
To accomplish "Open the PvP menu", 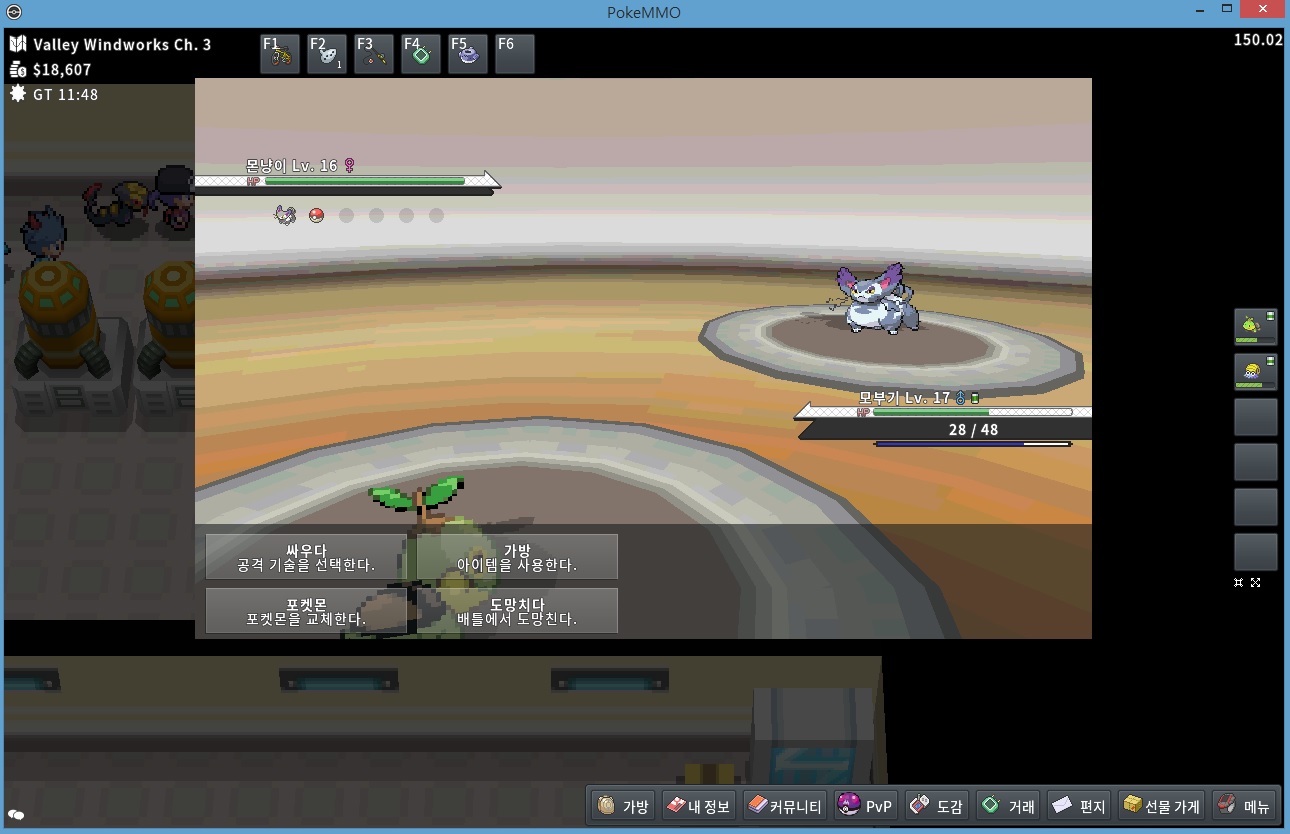I will 865,806.
